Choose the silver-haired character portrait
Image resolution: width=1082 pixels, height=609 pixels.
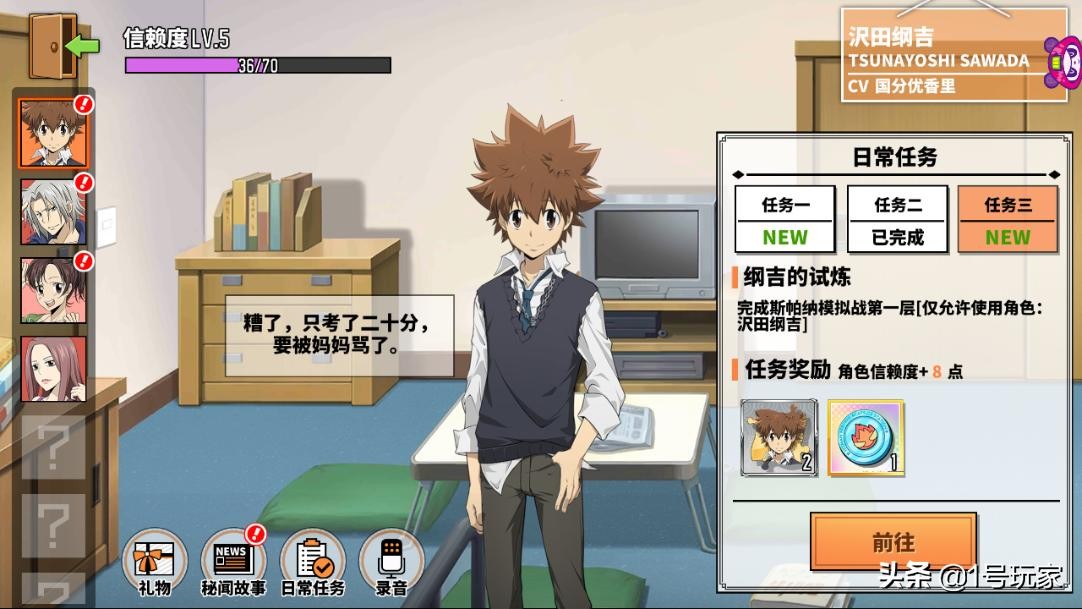(x=53, y=212)
